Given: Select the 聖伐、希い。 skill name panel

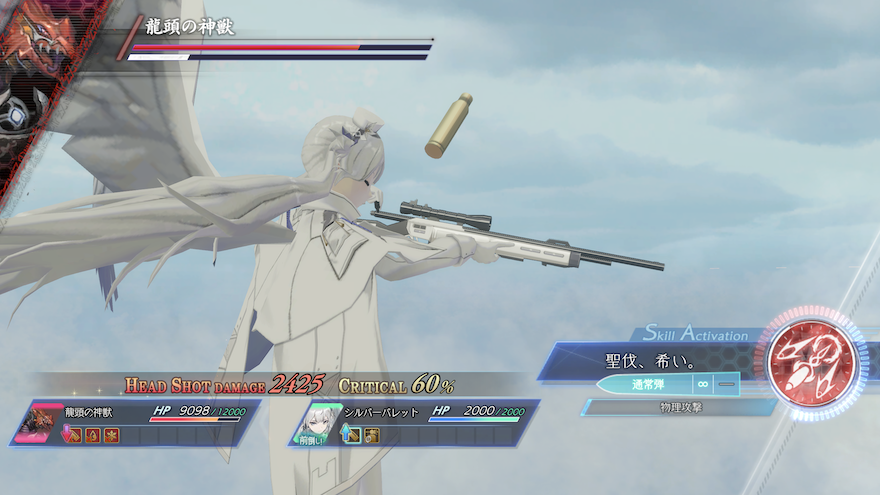Looking at the screenshot, I should pos(650,360).
